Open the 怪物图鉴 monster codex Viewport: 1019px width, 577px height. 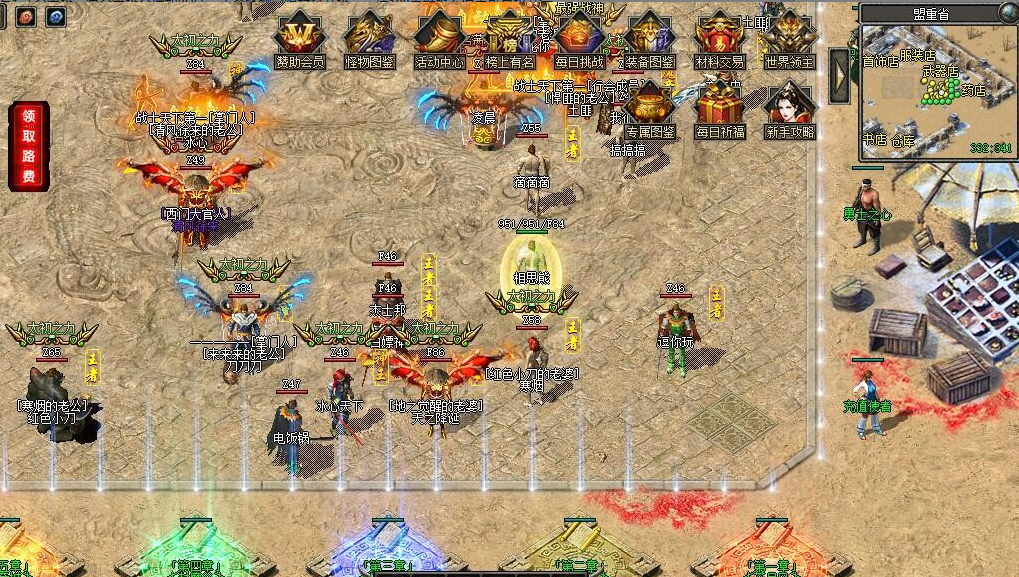tap(369, 38)
